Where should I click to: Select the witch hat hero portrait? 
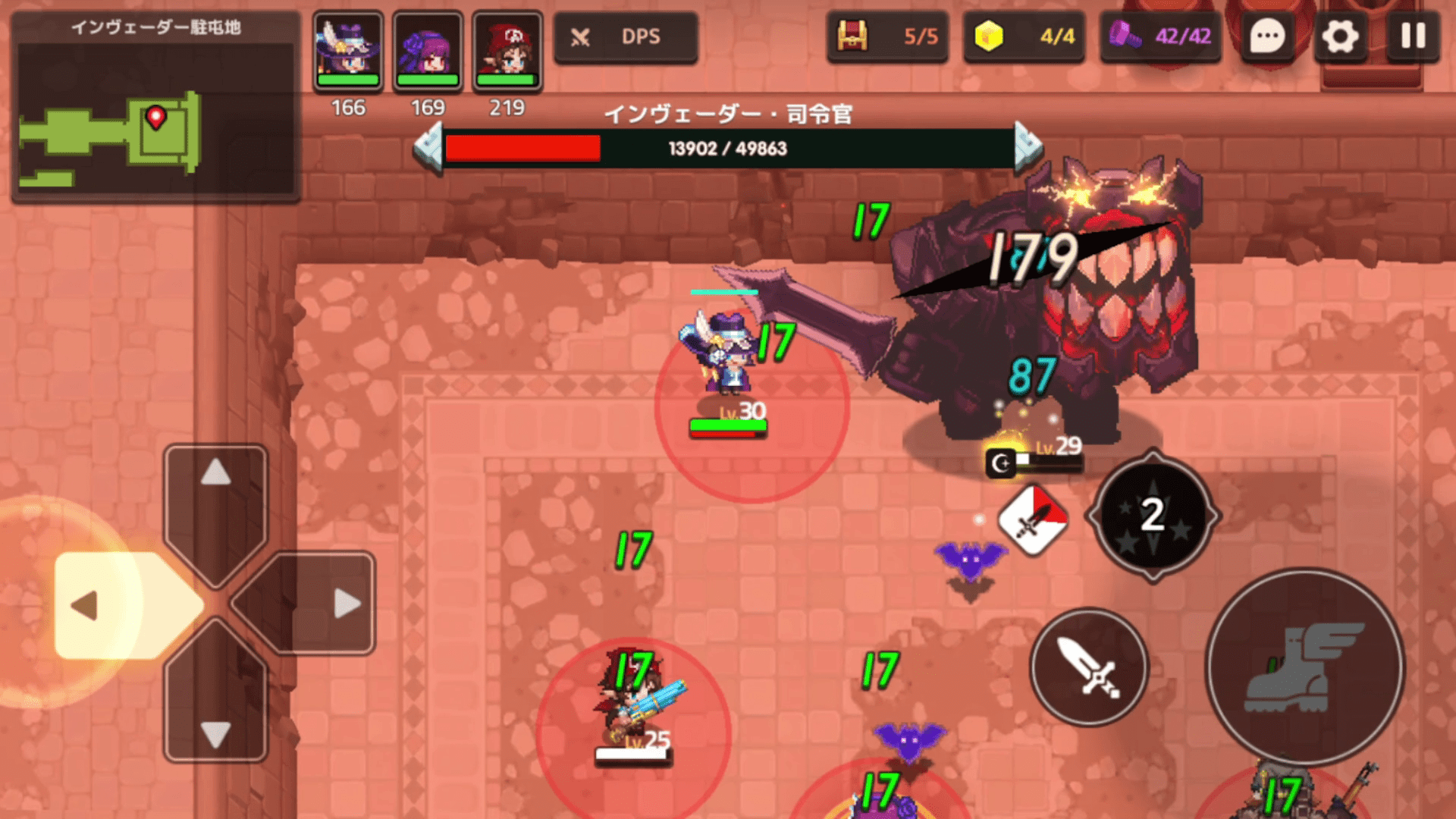click(x=348, y=51)
